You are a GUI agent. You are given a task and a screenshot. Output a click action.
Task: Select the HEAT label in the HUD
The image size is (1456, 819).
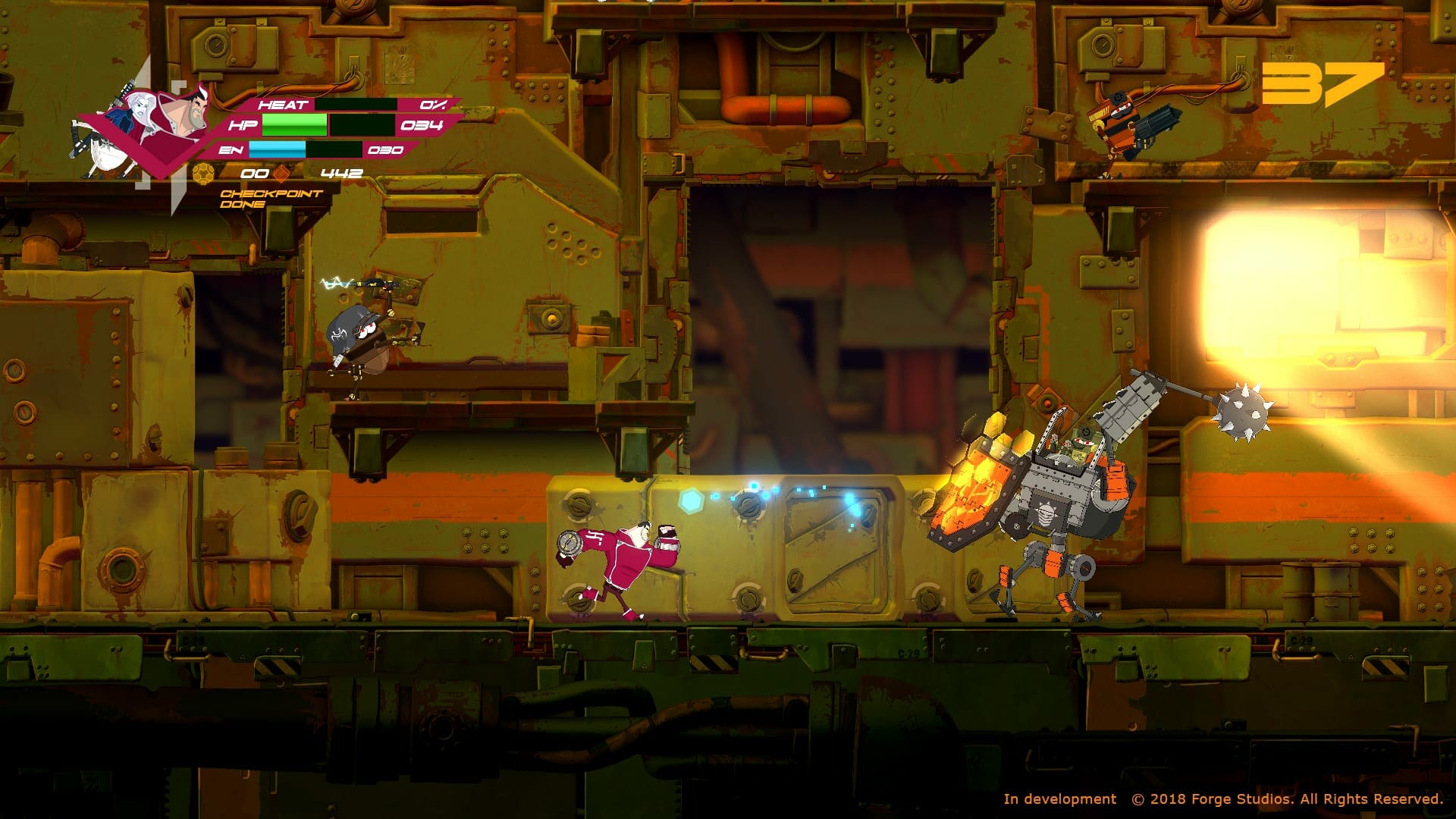pos(282,104)
